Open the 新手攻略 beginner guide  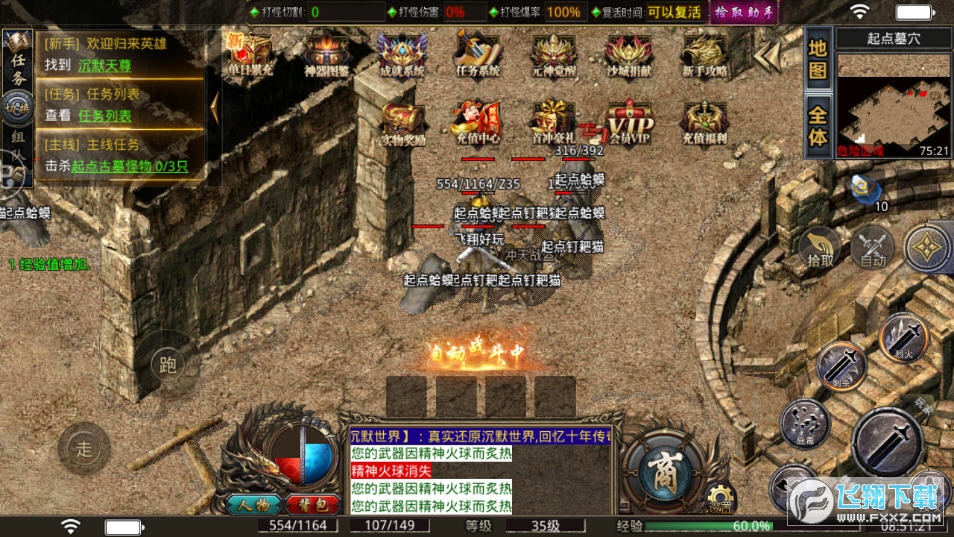tap(704, 53)
